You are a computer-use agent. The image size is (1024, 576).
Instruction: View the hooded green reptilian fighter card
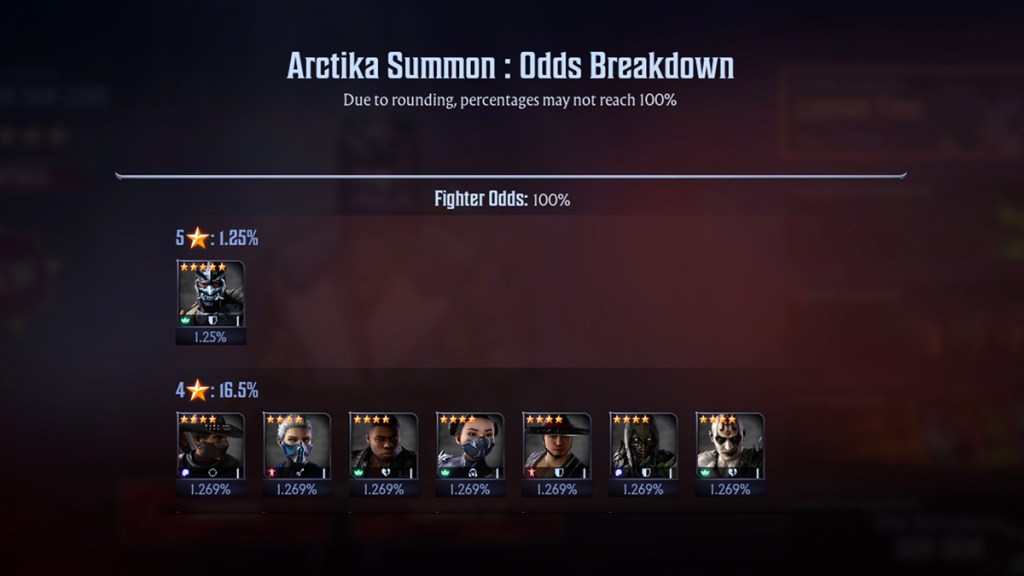click(x=643, y=446)
